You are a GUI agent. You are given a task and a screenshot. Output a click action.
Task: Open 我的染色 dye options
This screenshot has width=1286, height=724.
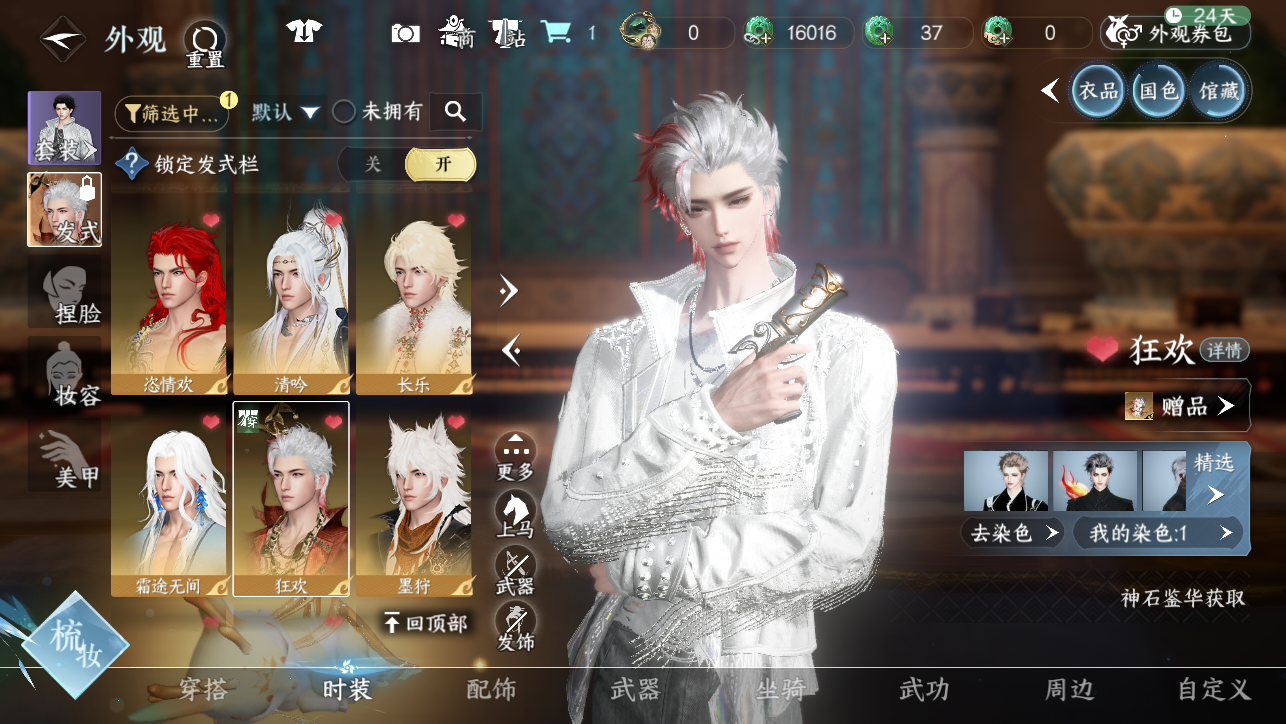click(1158, 533)
